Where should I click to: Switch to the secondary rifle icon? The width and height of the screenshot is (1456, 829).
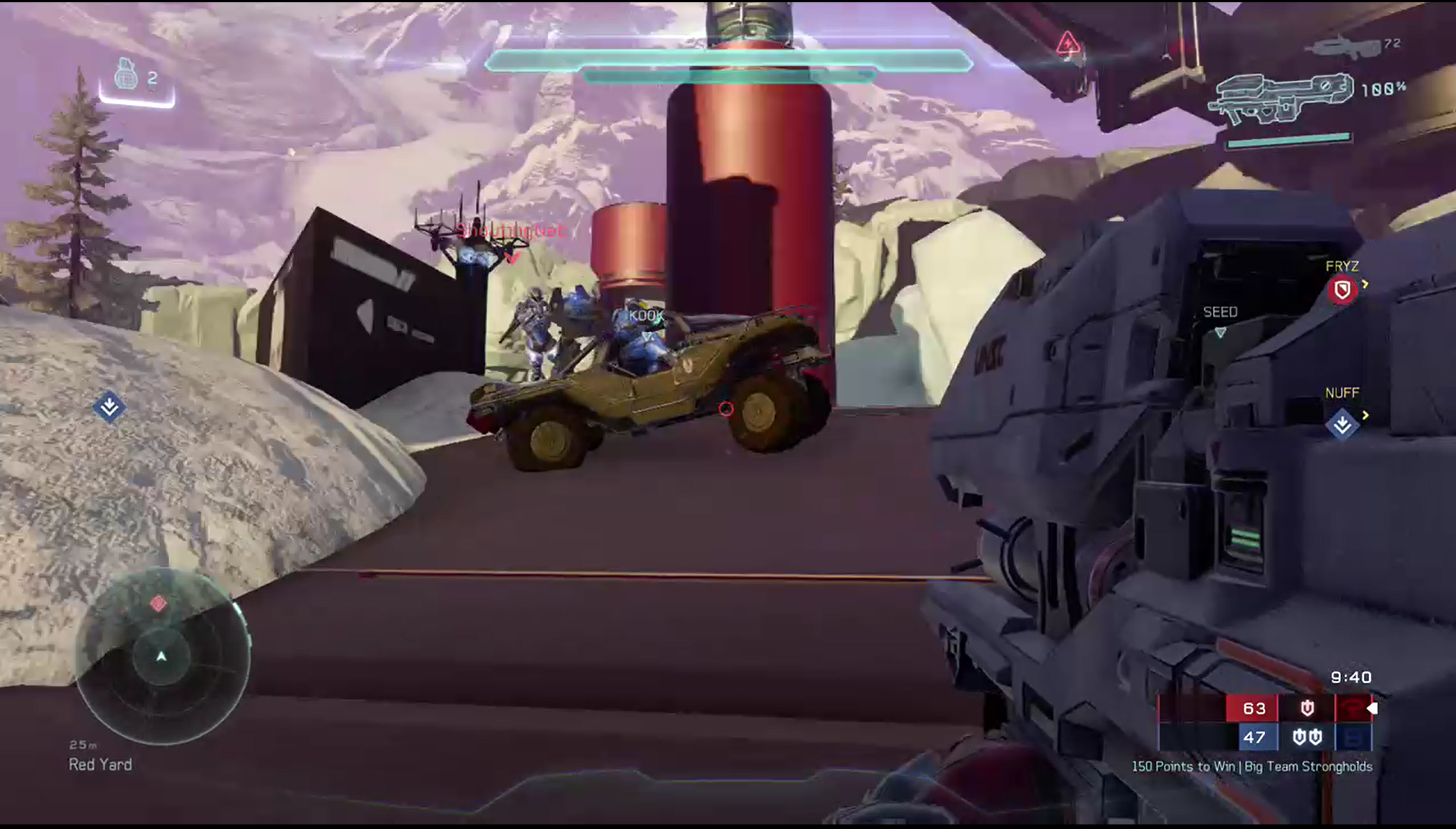[1343, 48]
